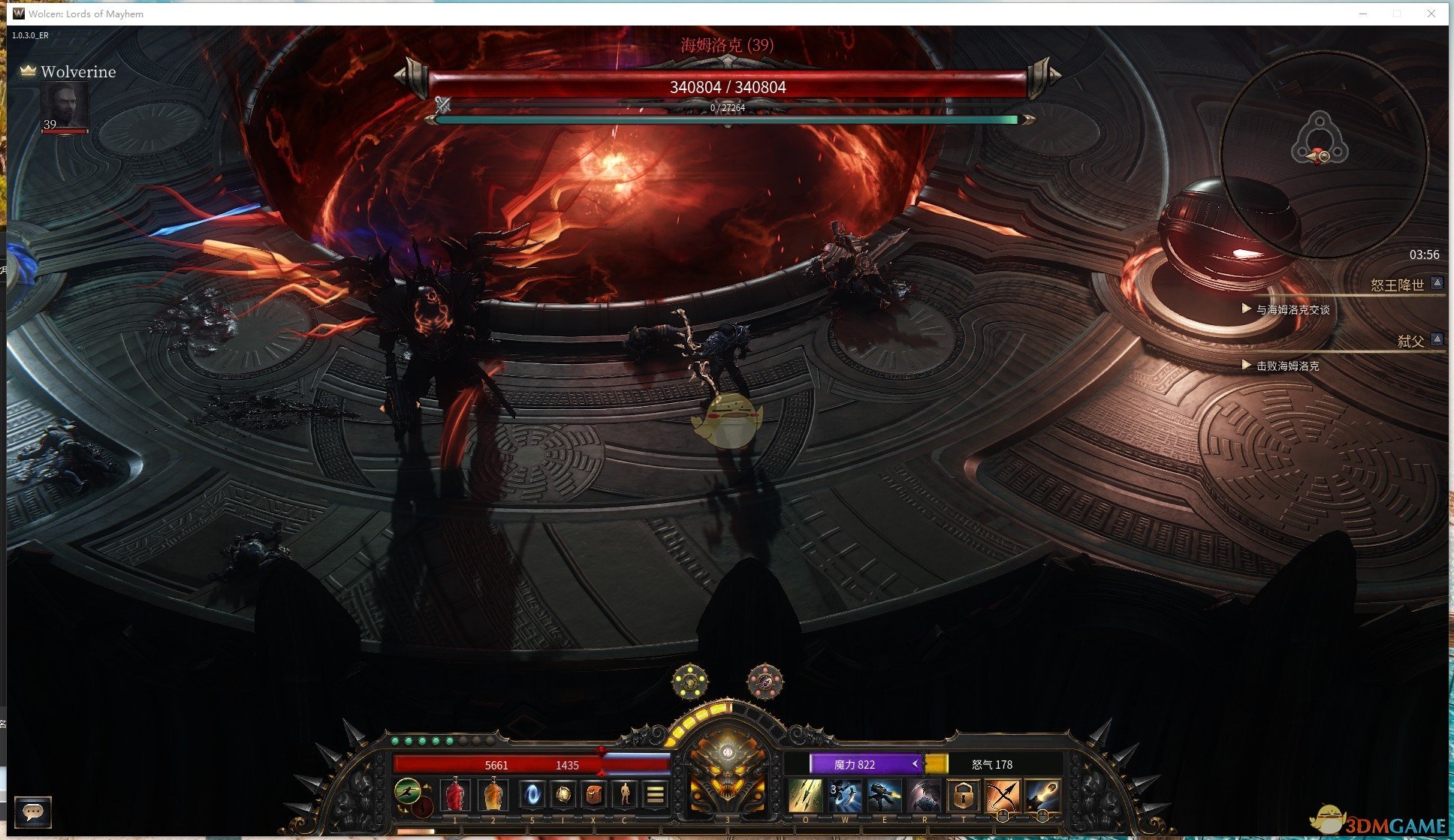Viewport: 1454px width, 840px height.
Task: Use the orange potion in slot 2
Action: 493,795
